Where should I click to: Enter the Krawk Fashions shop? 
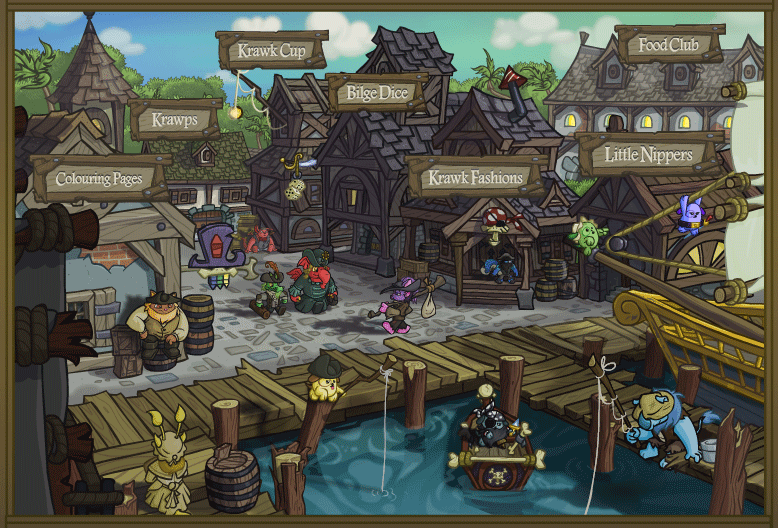(x=476, y=178)
